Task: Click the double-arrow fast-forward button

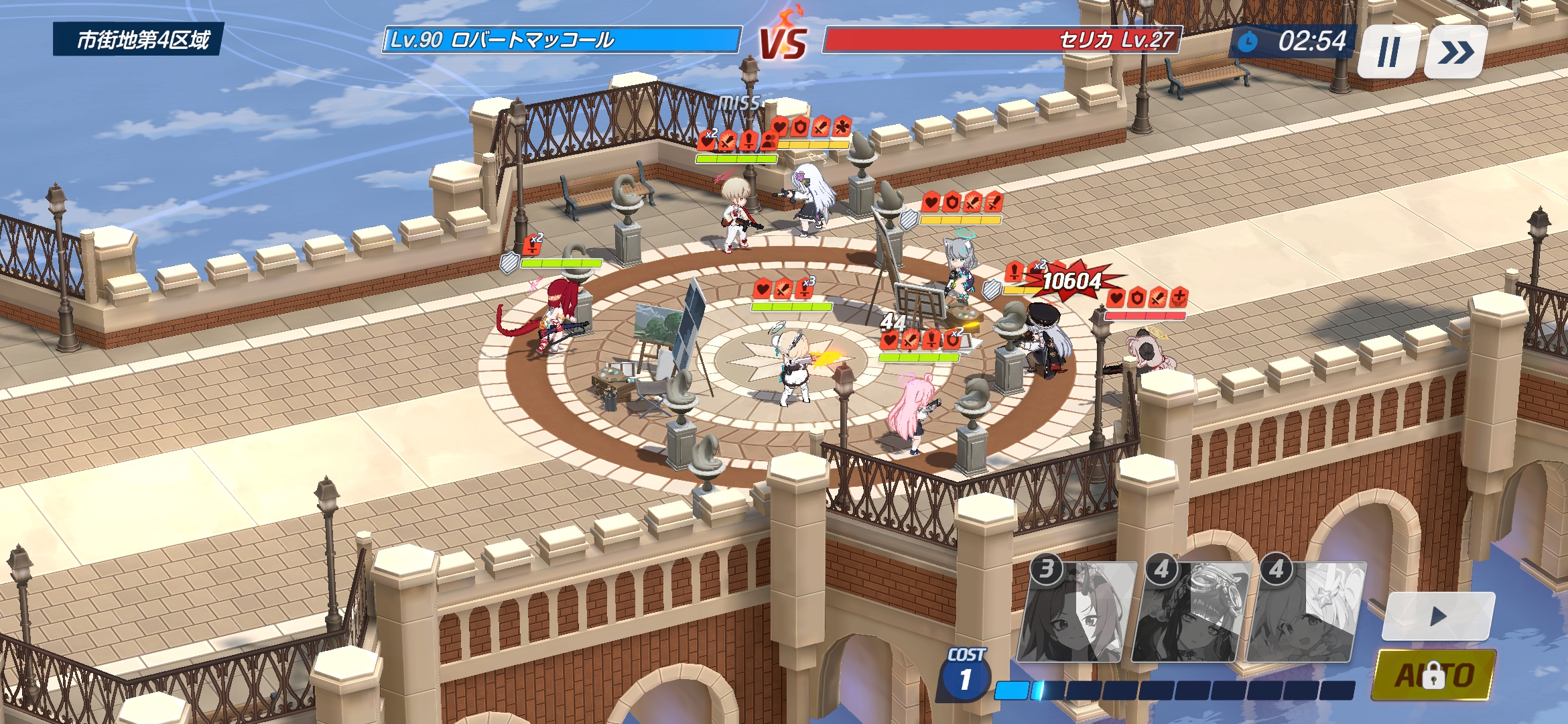Action: coord(1455,52)
